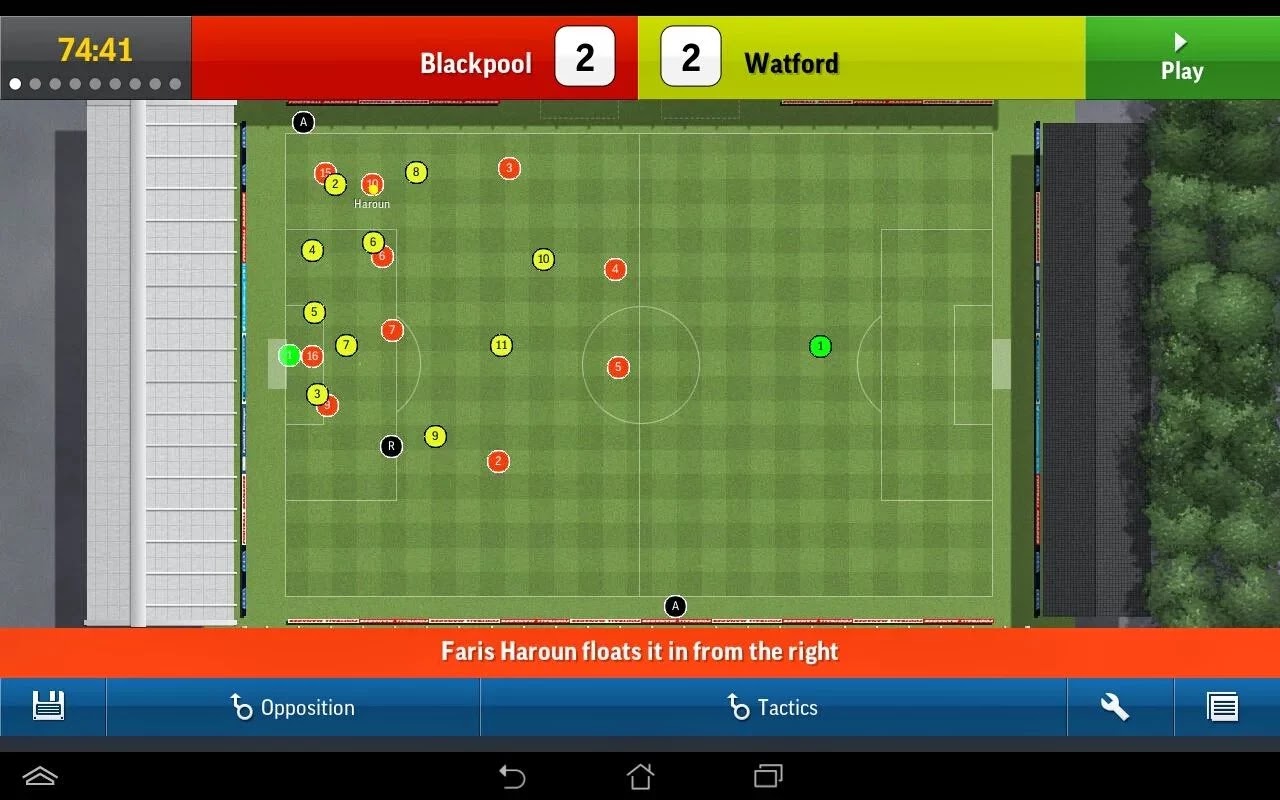Click the first match timeline dot
The width and height of the screenshot is (1280, 800).
[13, 84]
